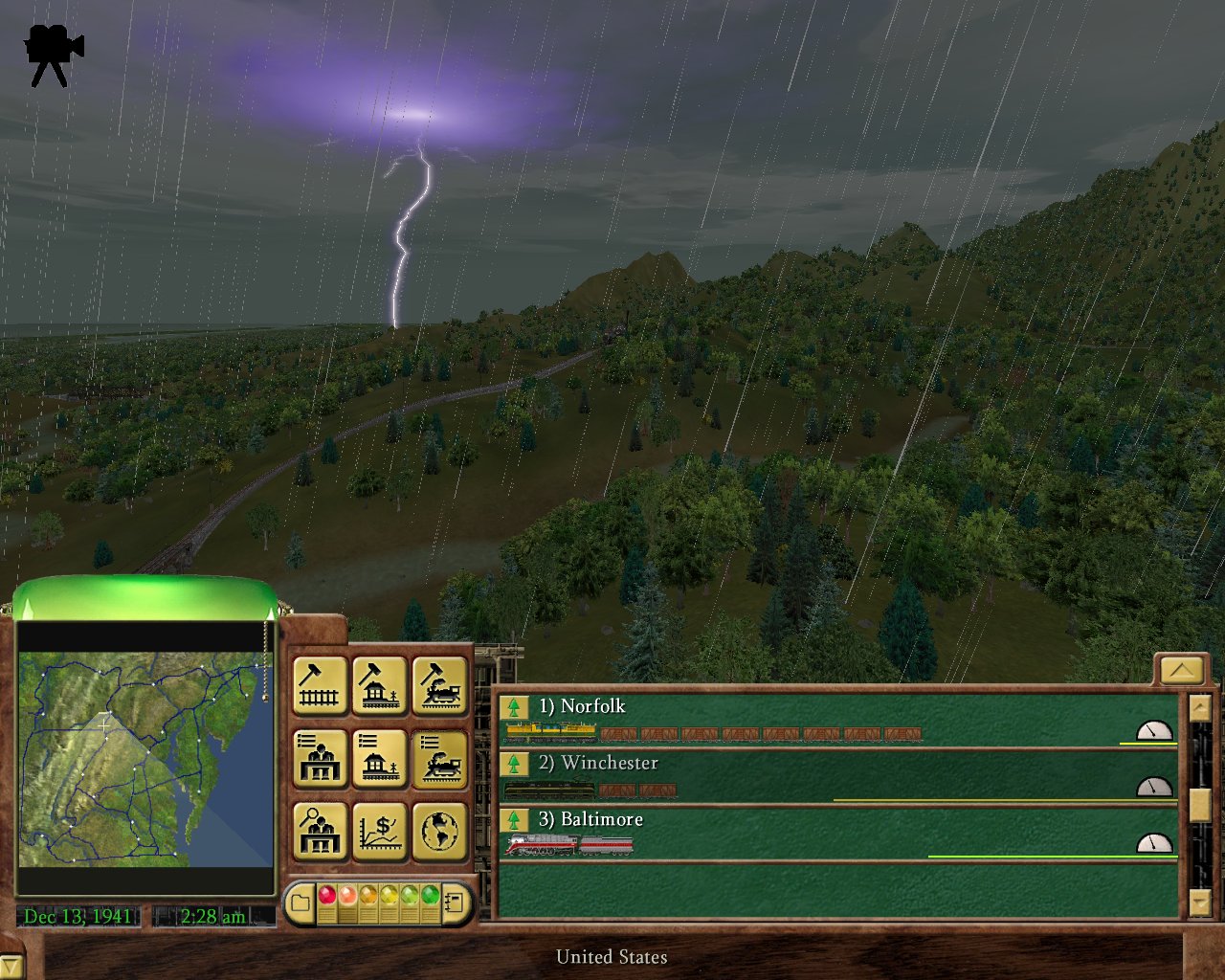Screen dimensions: 1225x980
Task: Show the station list
Action: tap(380, 759)
